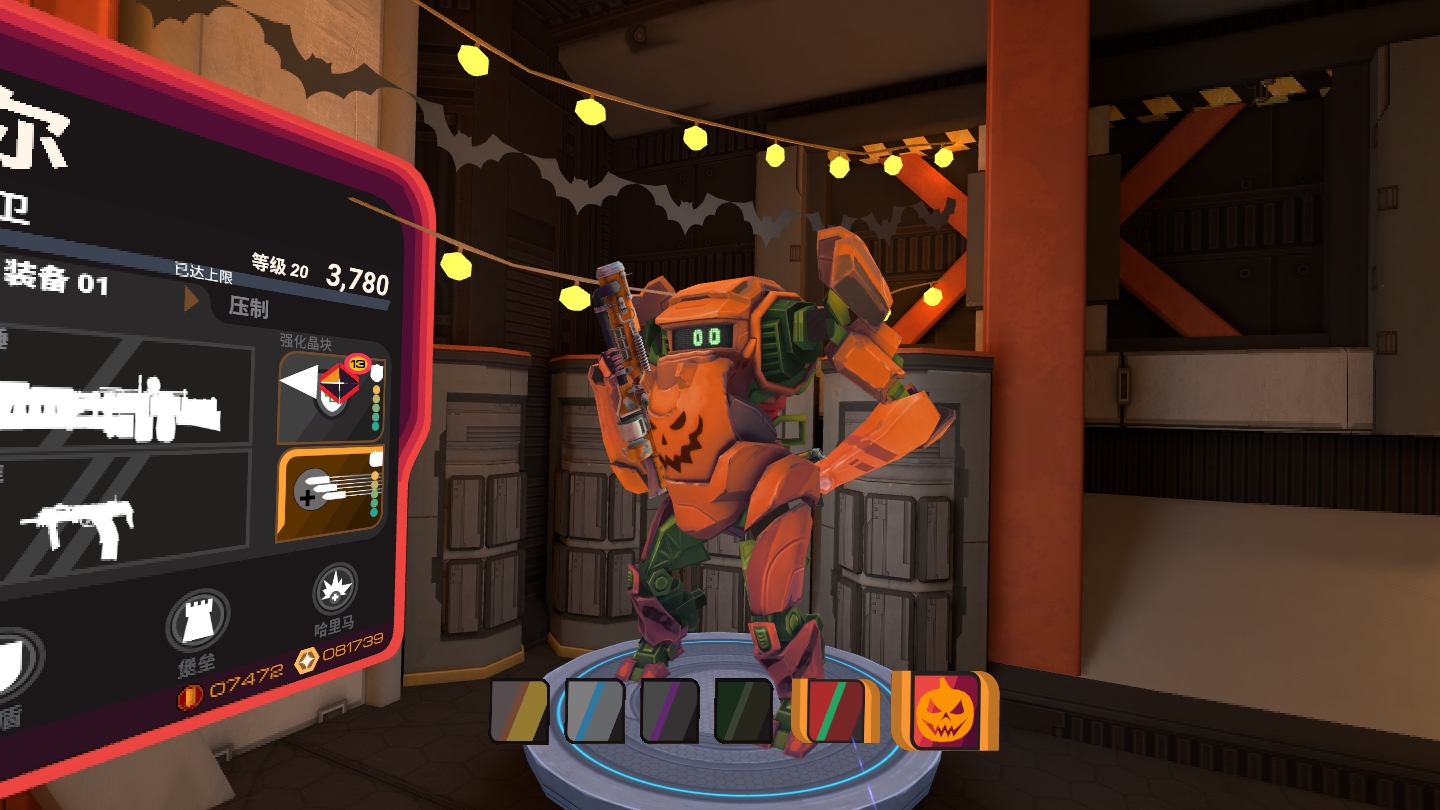The height and width of the screenshot is (810, 1440).
Task: Activate the 哈里马 burst ability icon
Action: pos(334,590)
